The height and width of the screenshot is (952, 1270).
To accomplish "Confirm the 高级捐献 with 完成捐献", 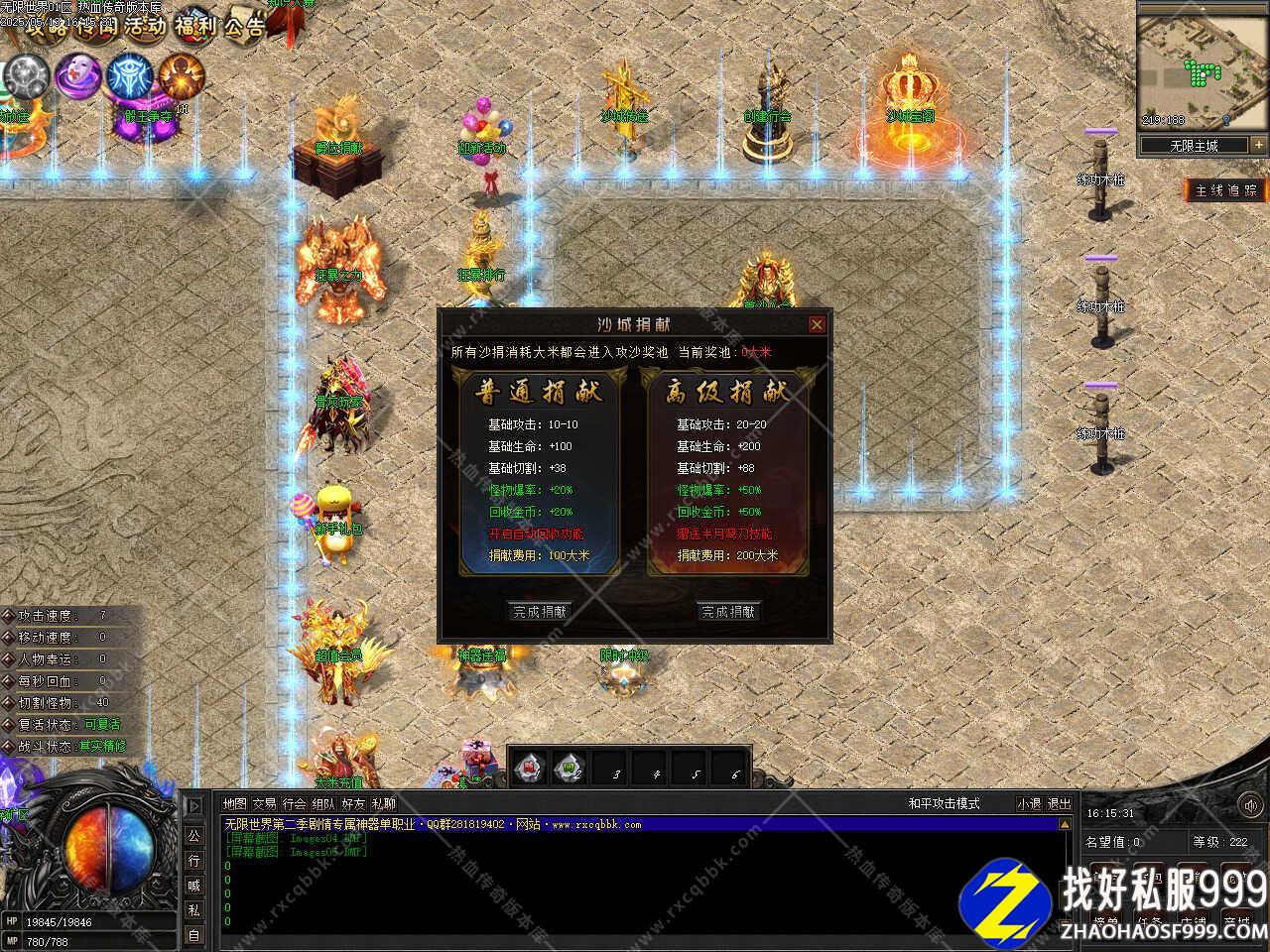I will click(728, 612).
